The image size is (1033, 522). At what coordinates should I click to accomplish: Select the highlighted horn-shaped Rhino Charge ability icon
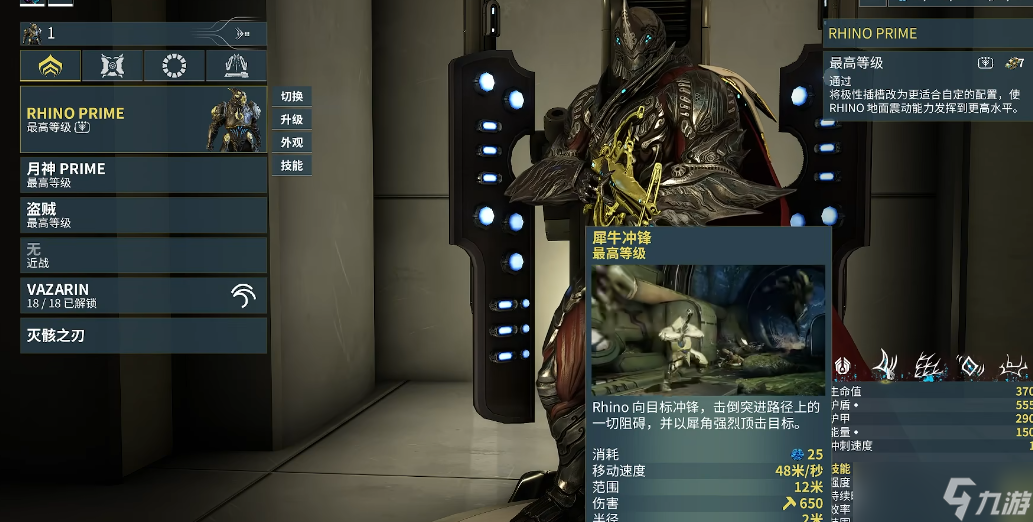coord(884,365)
